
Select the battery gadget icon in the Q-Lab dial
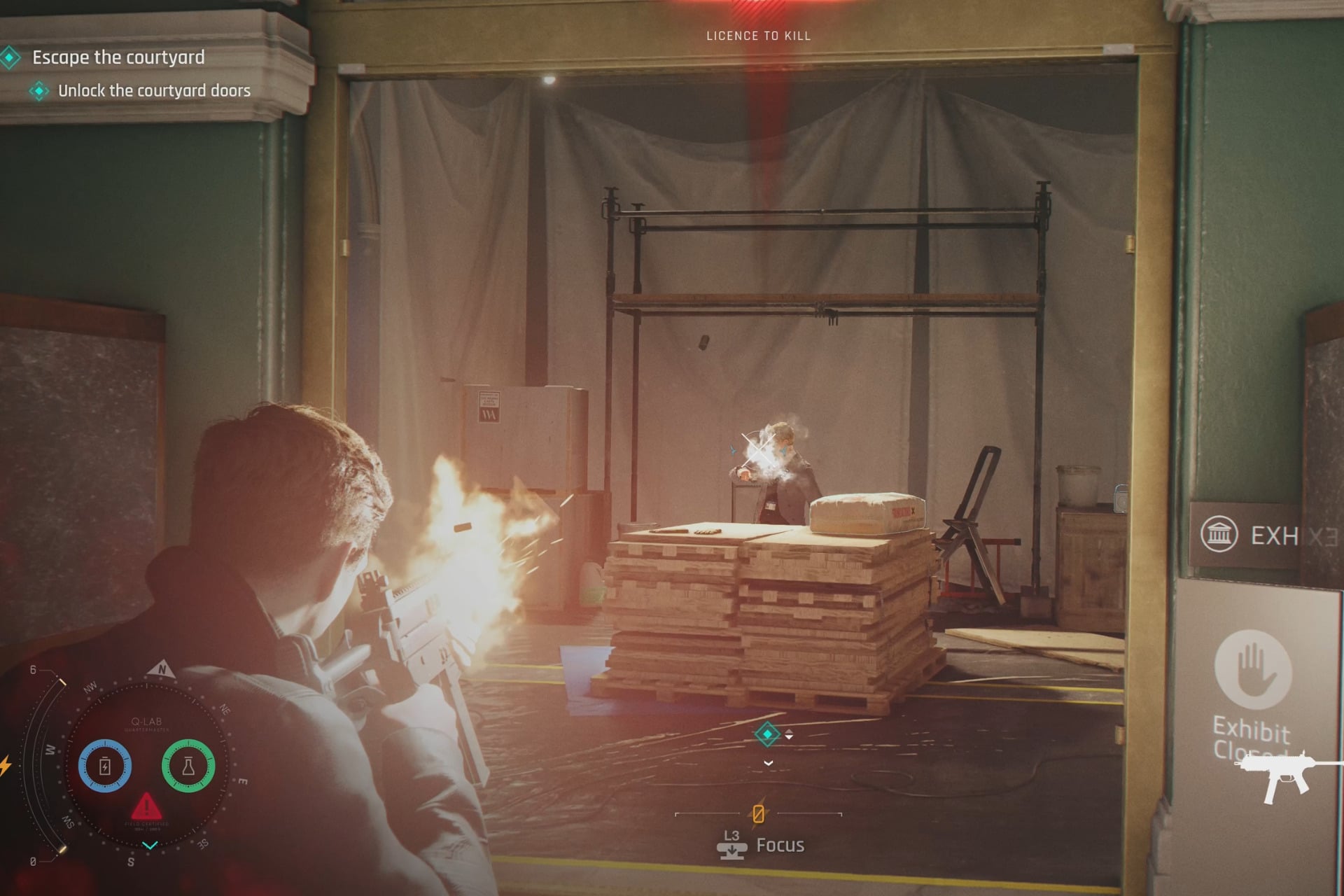pos(104,766)
